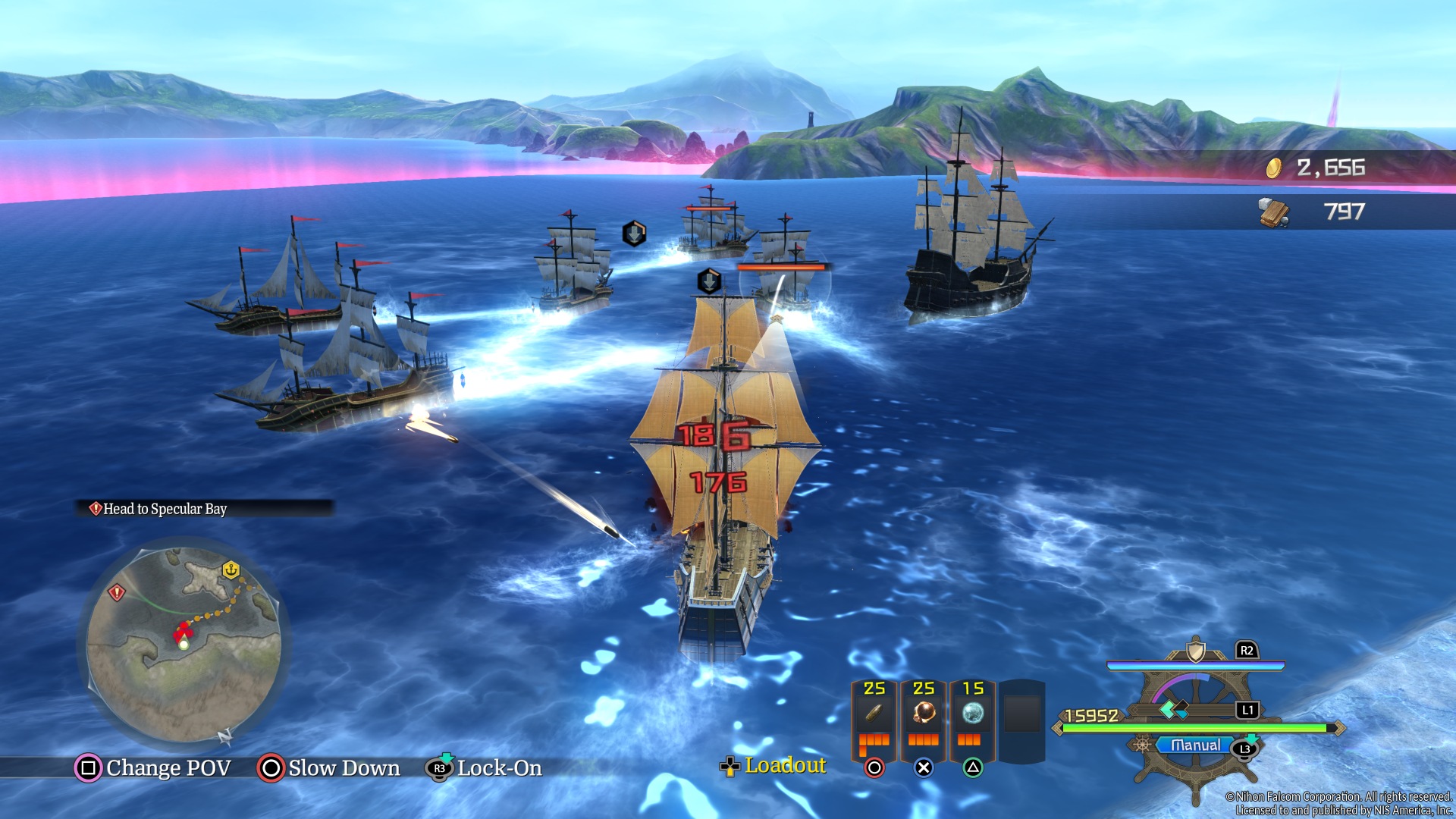Click the anchor port marker on minimap
The width and height of the screenshot is (1456, 819).
coord(231,569)
